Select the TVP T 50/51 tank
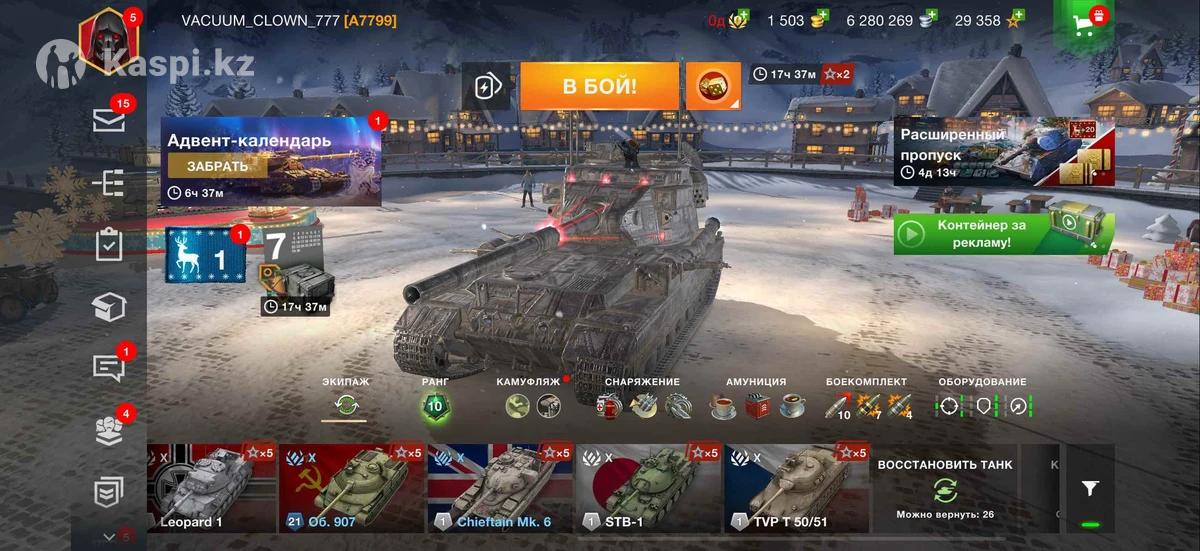Screen dimensions: 1200x551 [796, 489]
